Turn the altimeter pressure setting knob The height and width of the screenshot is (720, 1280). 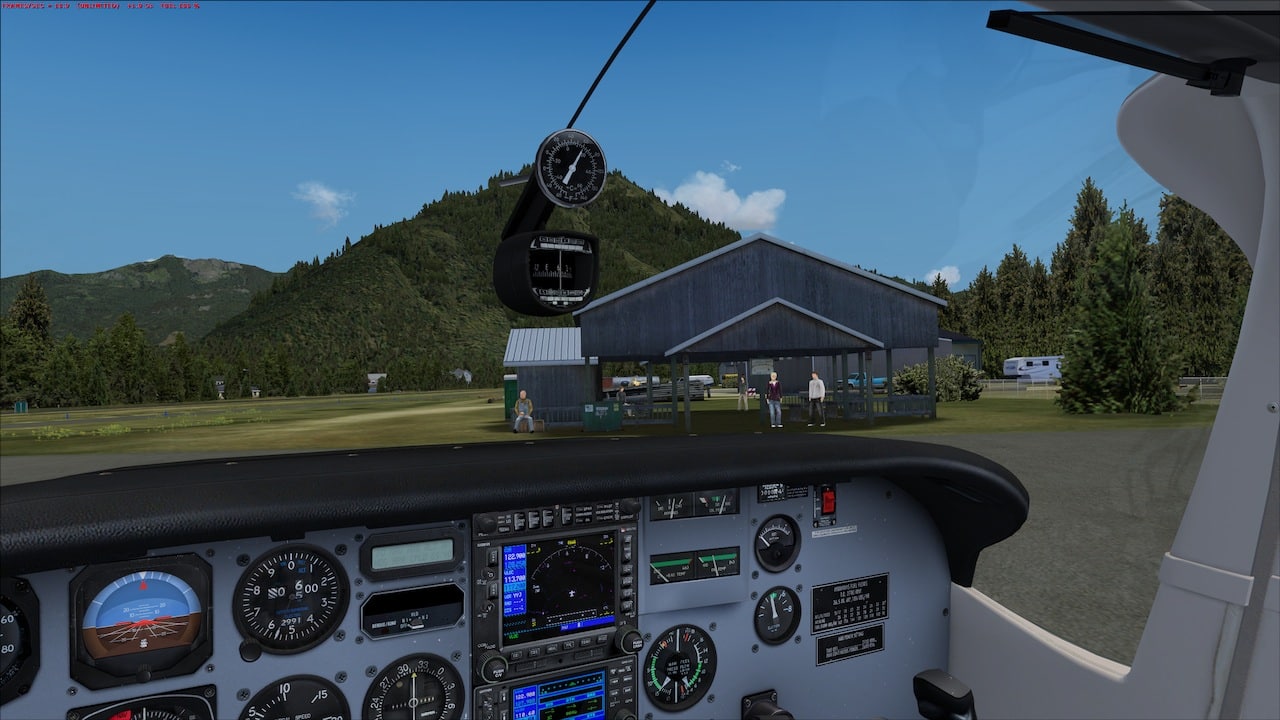249,649
